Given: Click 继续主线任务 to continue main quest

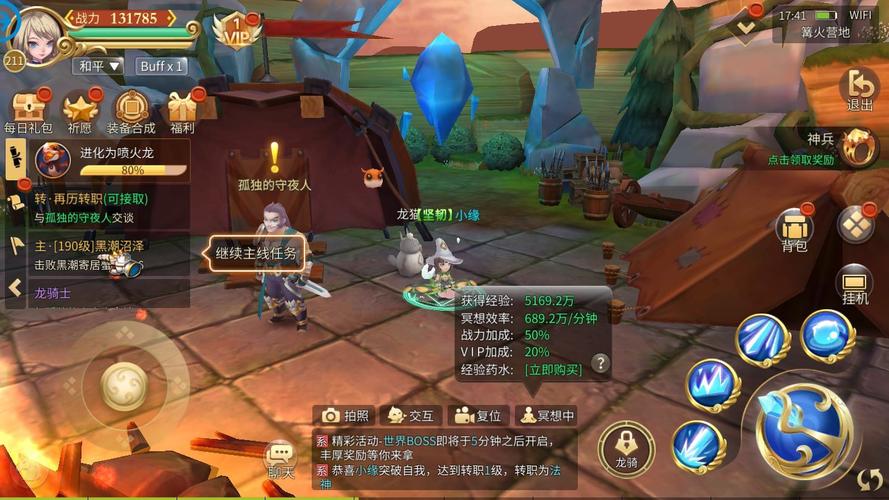Looking at the screenshot, I should click(x=256, y=254).
